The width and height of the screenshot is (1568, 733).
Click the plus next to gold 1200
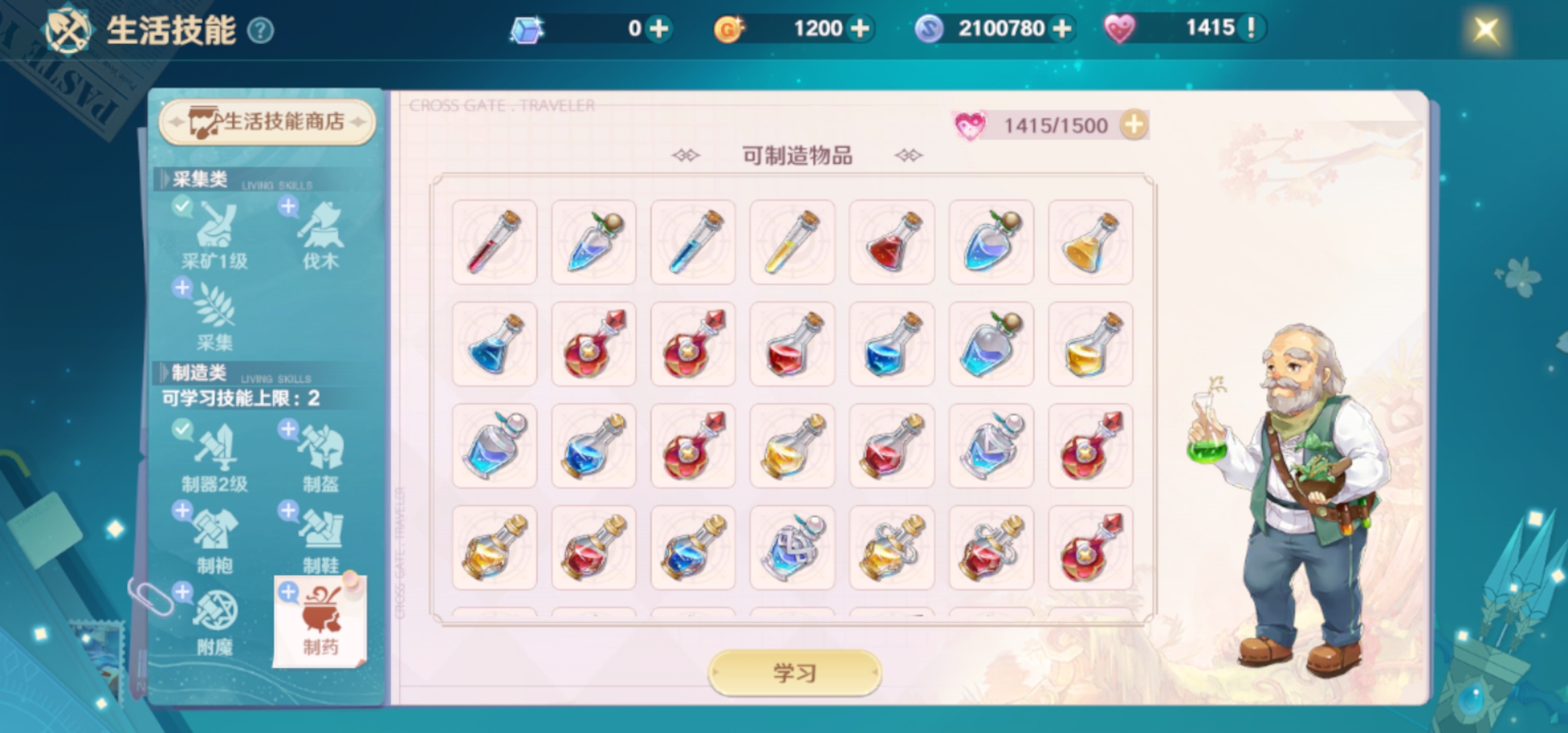click(861, 29)
